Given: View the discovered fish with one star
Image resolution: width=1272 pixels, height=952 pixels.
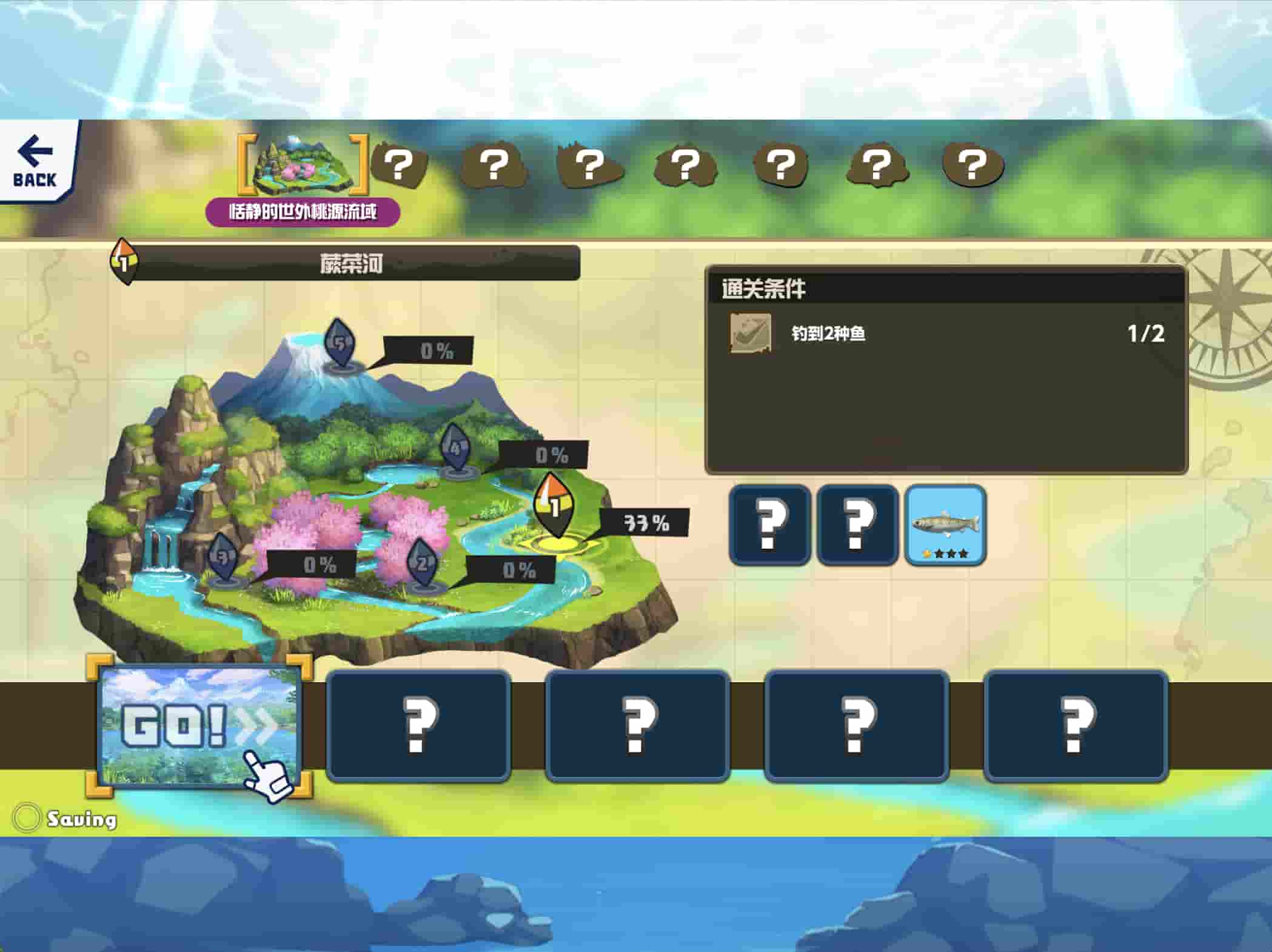Looking at the screenshot, I should 945,525.
